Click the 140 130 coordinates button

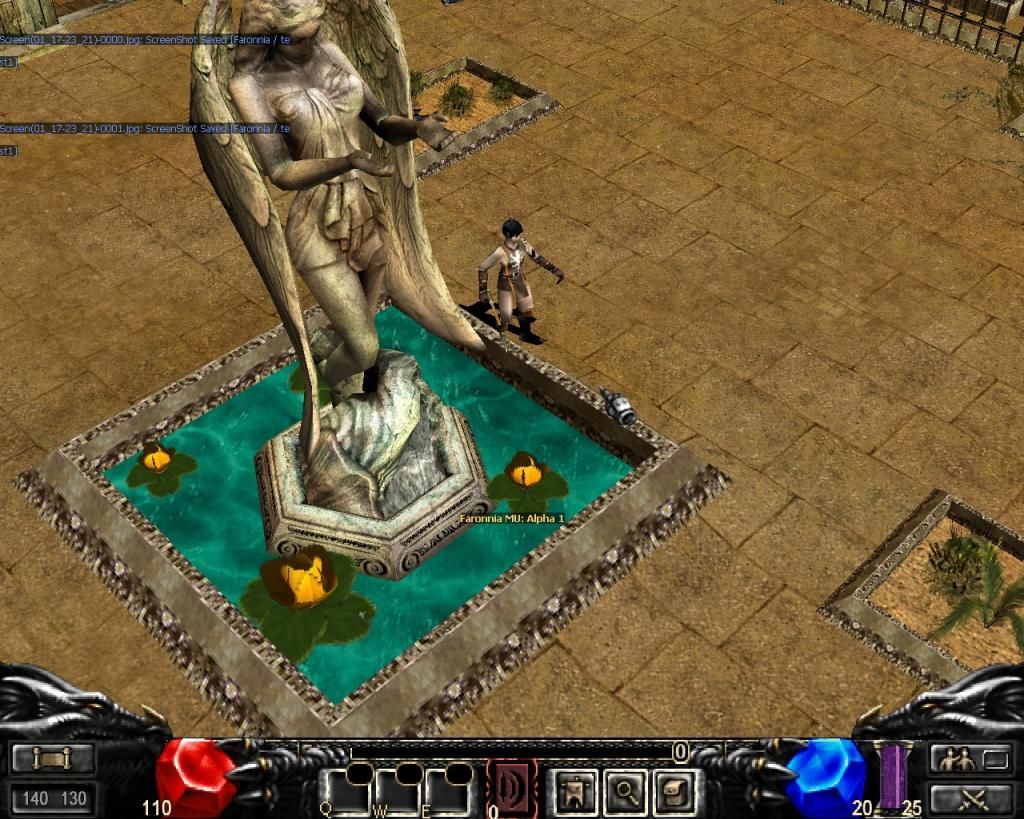(x=53, y=799)
